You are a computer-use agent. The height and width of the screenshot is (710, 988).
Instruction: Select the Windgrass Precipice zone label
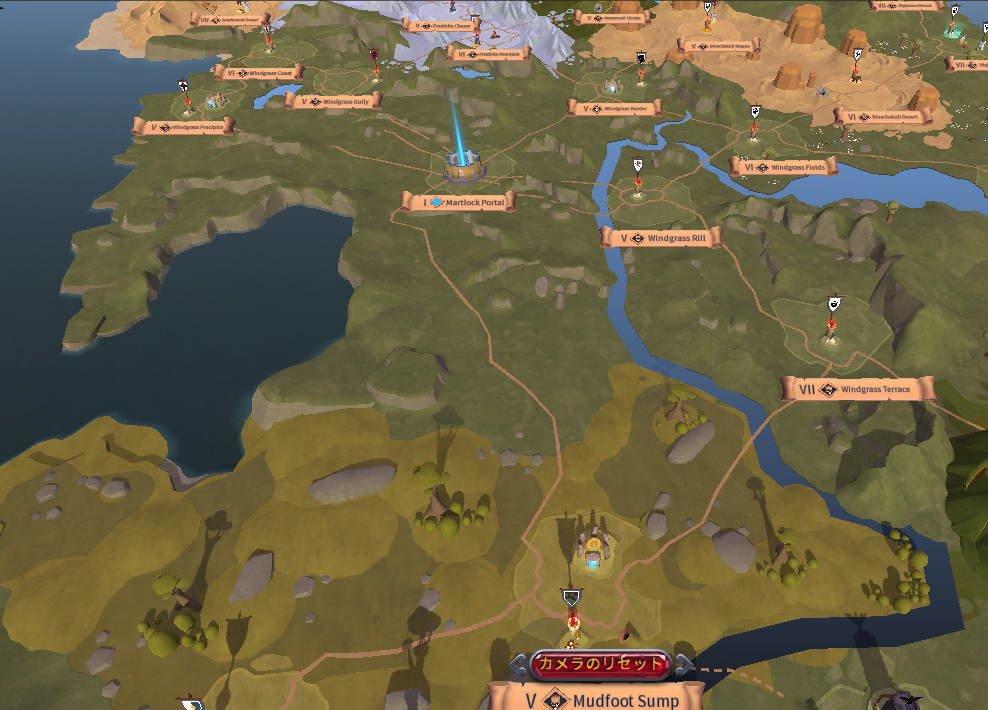[x=183, y=127]
